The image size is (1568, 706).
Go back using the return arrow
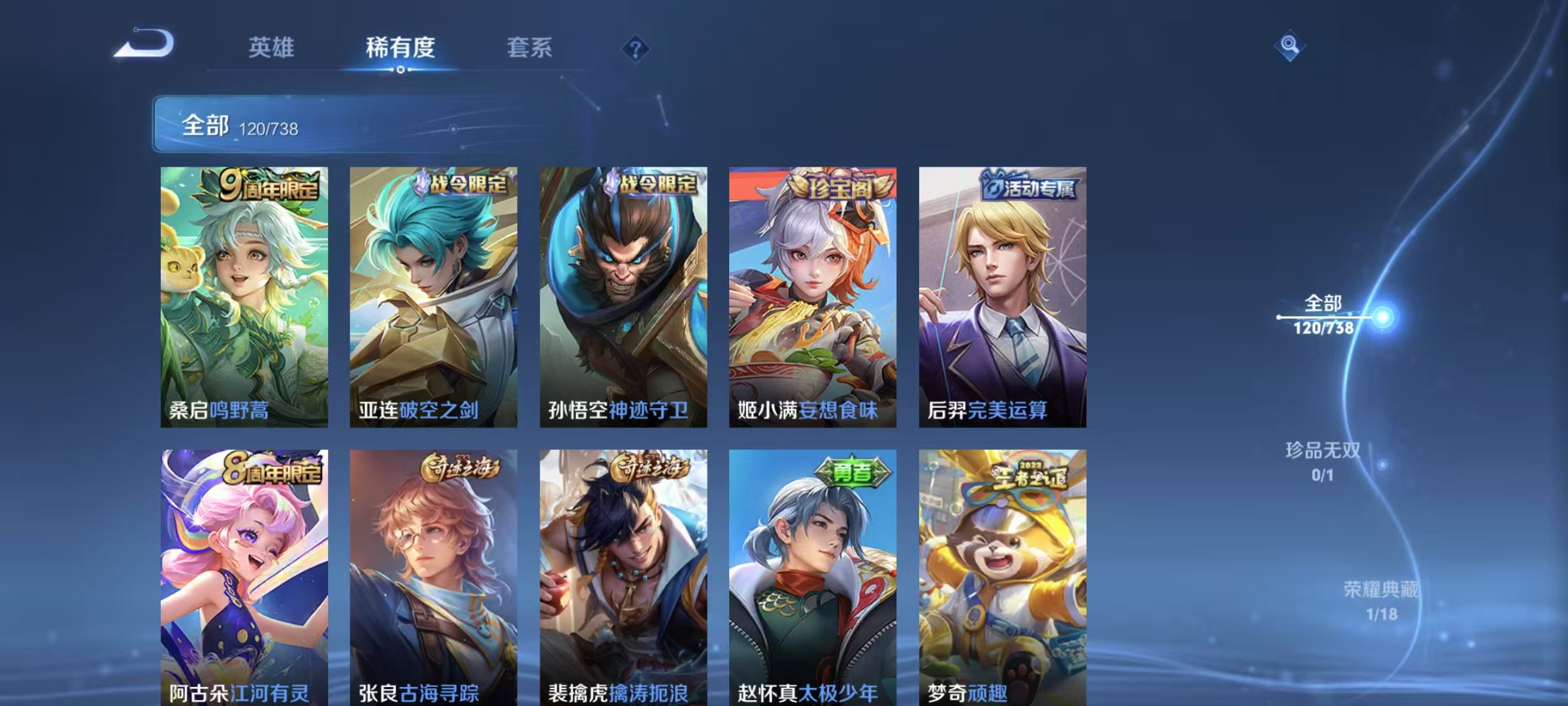click(144, 44)
